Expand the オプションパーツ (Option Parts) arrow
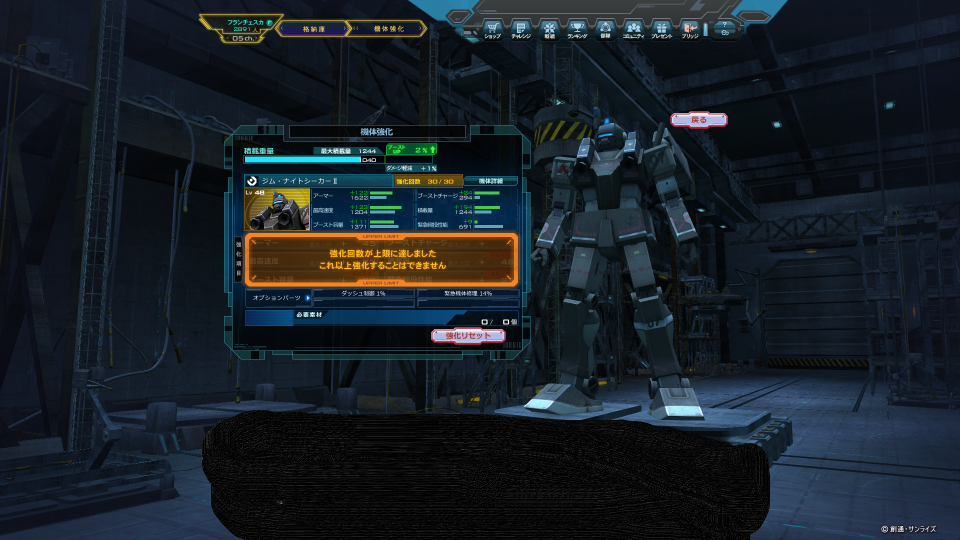The image size is (960, 540). click(x=306, y=297)
